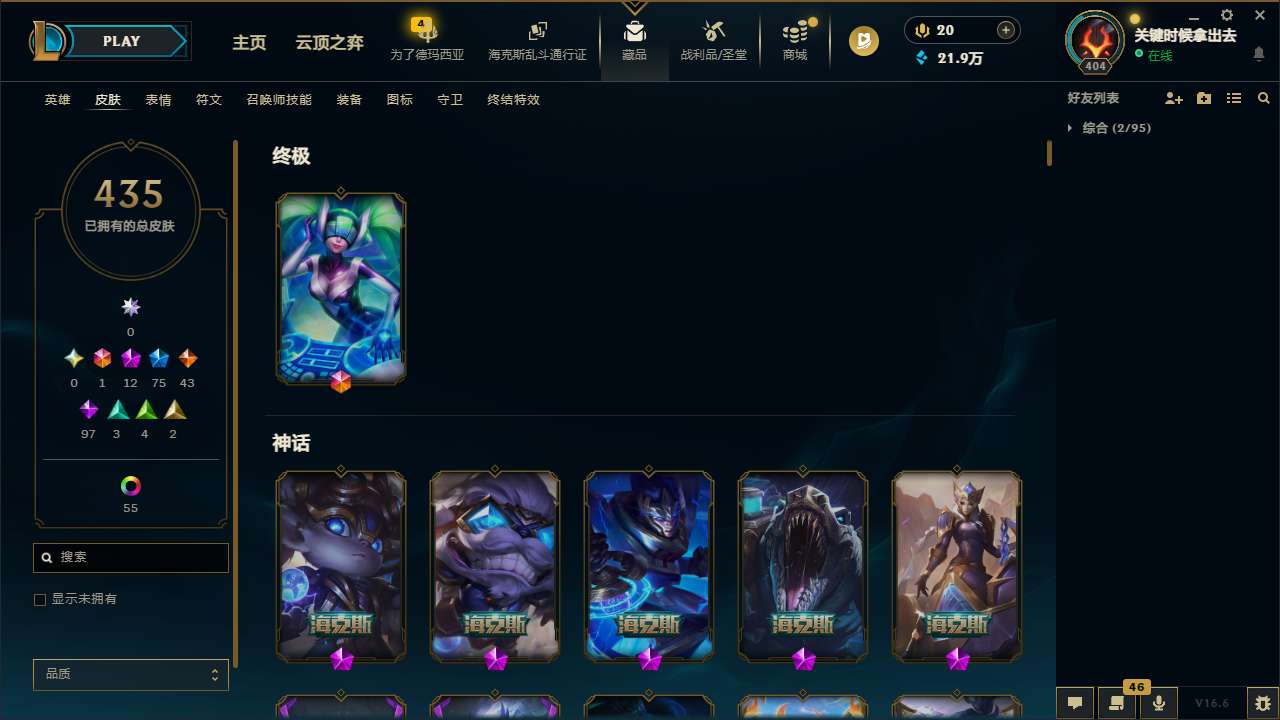Click the PLAY button

121,41
